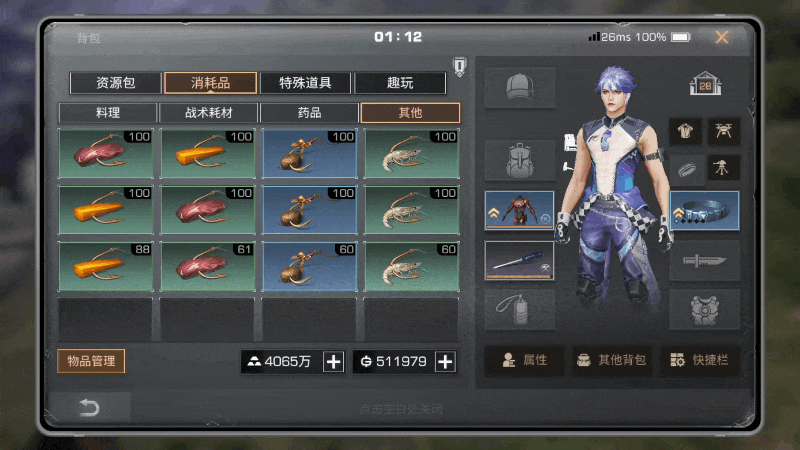Select the 消耗品 tab
This screenshot has height=450, width=800.
[210, 83]
